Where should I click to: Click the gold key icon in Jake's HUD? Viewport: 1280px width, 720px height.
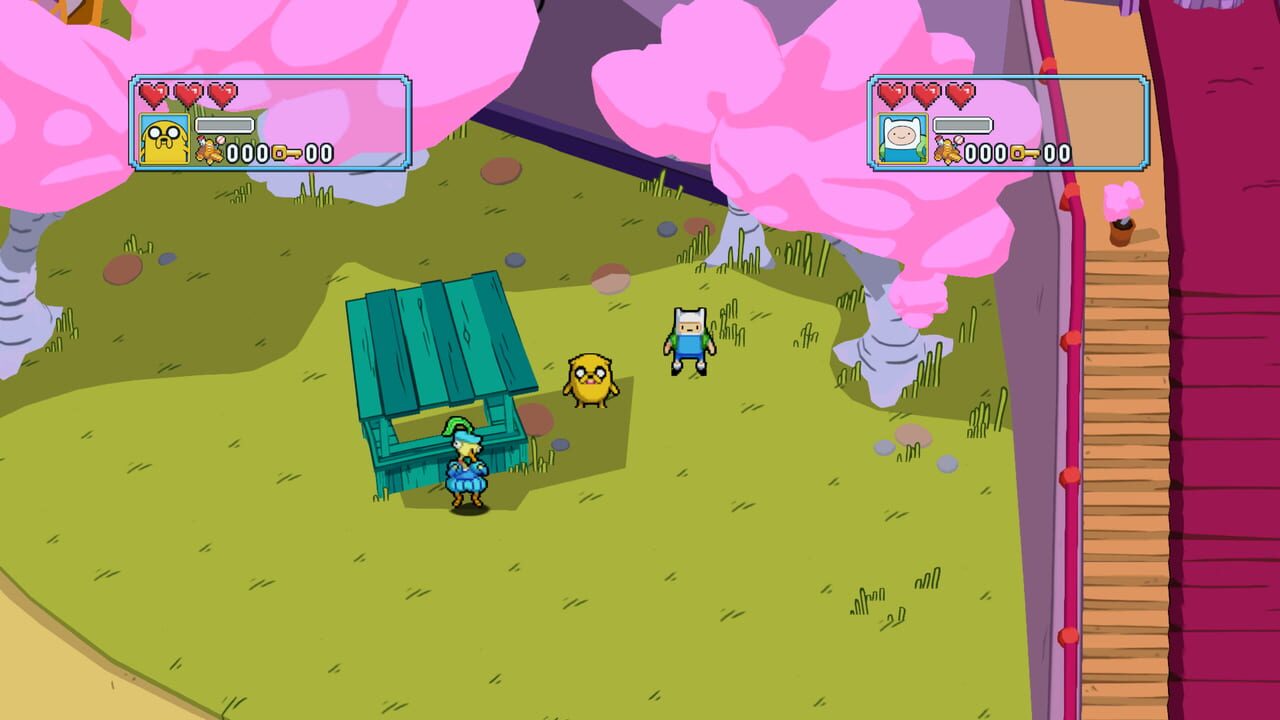[288, 153]
